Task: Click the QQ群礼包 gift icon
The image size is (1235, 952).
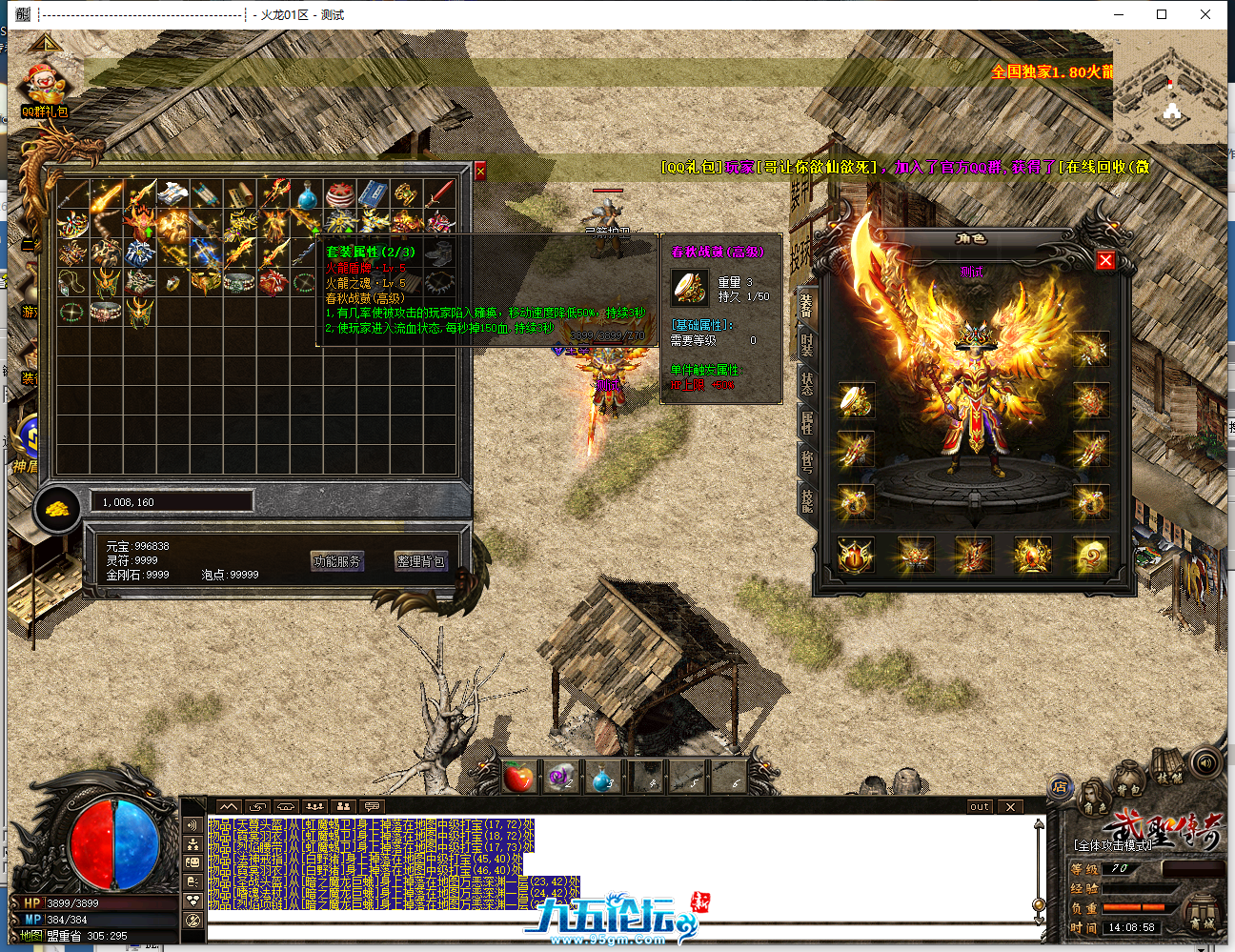Action: point(44,88)
